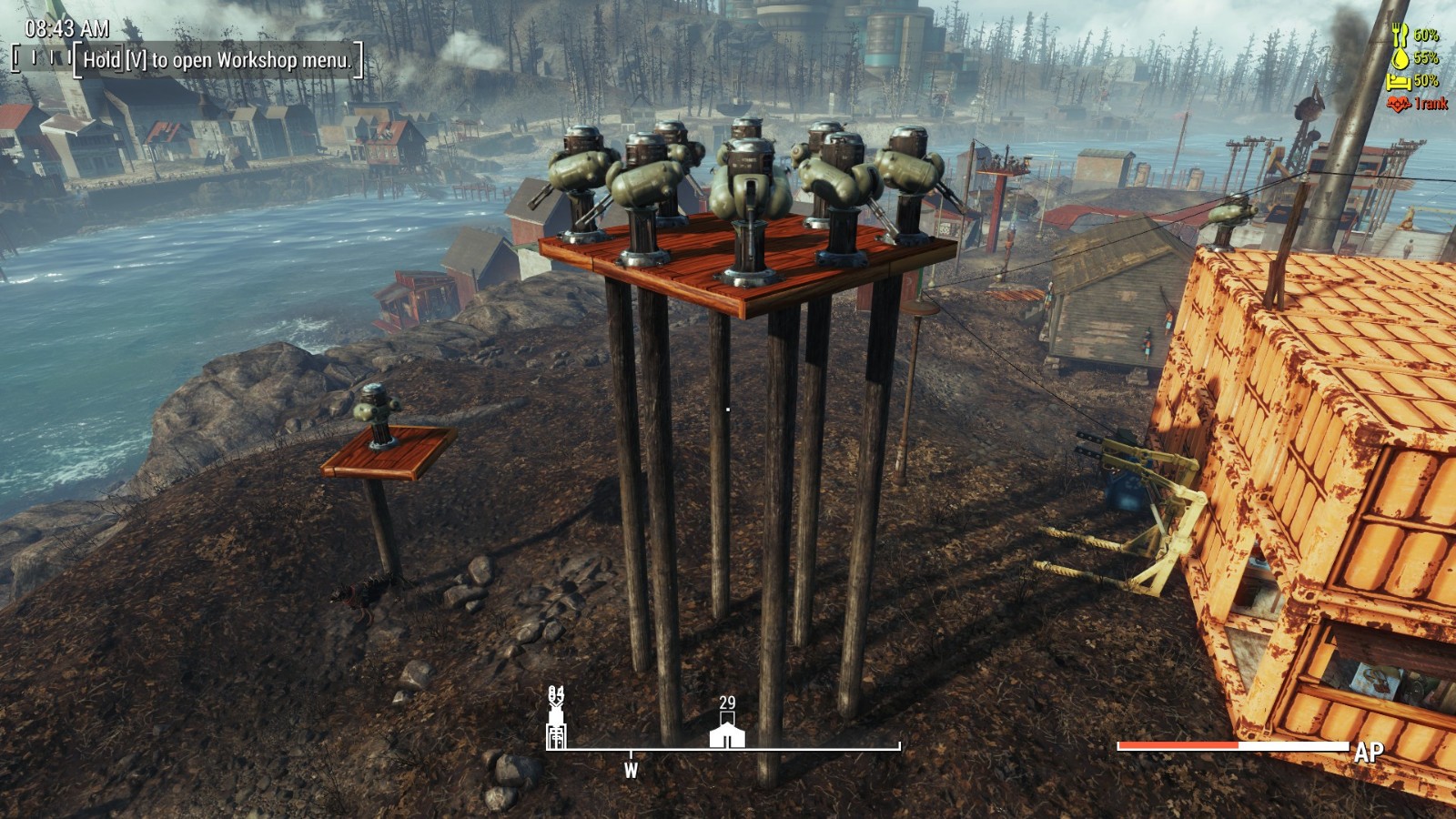Click the bed sleep status icon
Viewport: 1456px width, 819px height.
pos(1398,82)
